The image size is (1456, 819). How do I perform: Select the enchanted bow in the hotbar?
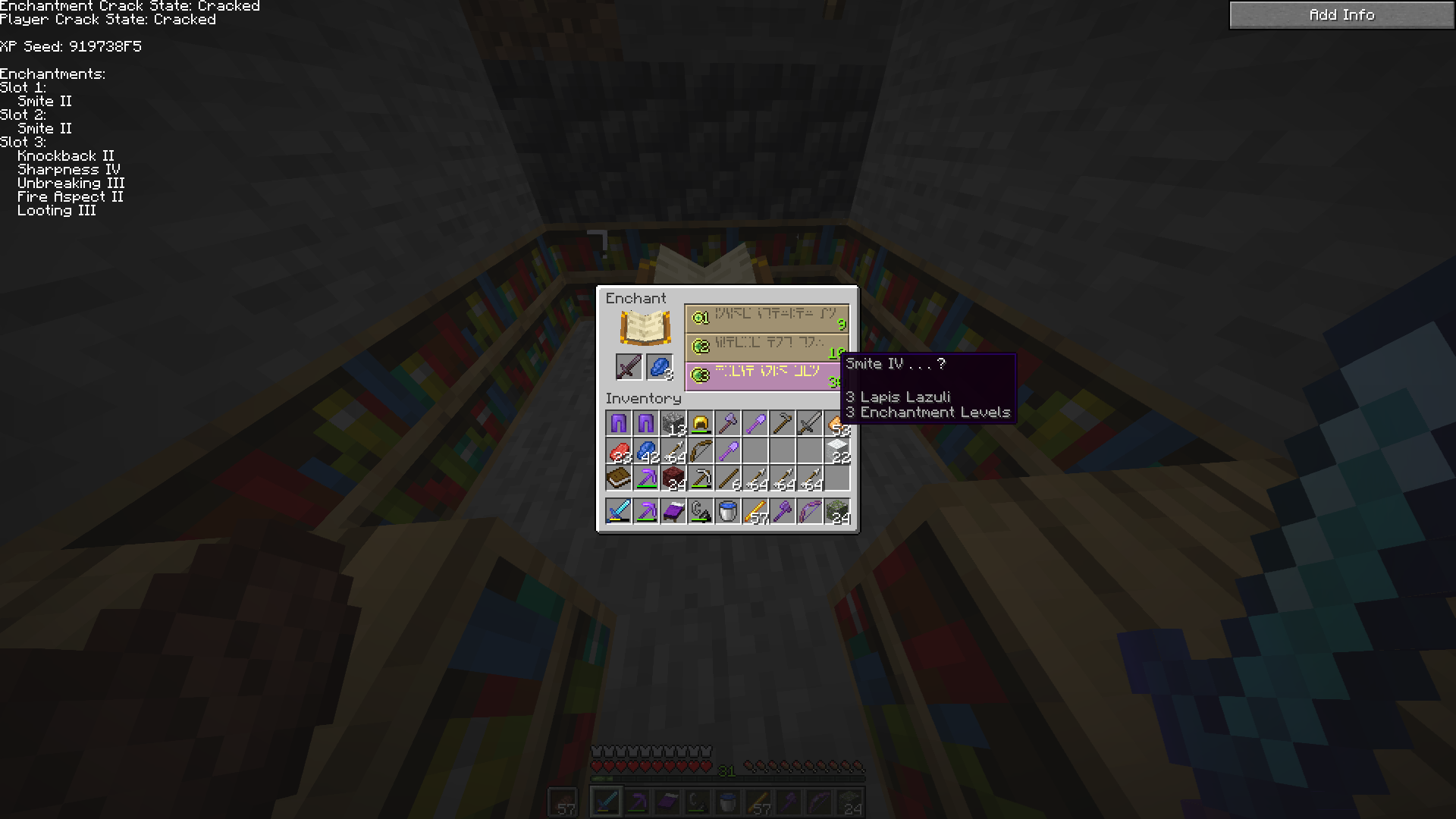[809, 510]
